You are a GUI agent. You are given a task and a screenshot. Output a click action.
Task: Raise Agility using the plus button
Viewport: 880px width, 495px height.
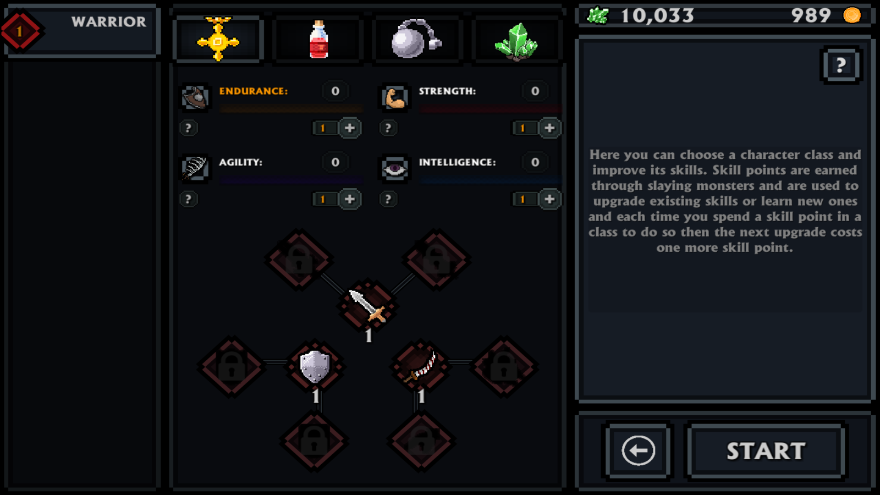click(350, 199)
